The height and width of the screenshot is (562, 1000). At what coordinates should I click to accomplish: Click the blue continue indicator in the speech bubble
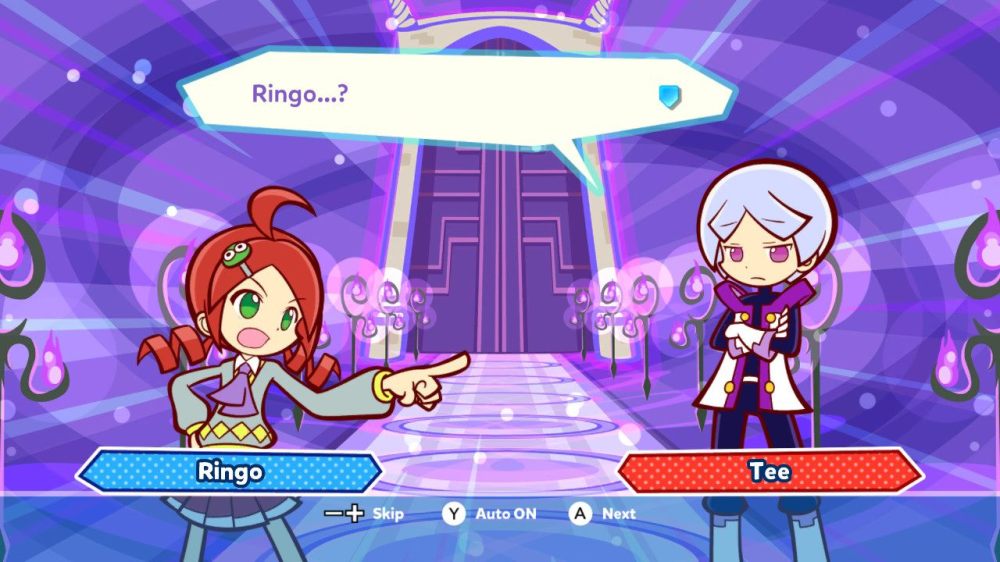pos(669,96)
